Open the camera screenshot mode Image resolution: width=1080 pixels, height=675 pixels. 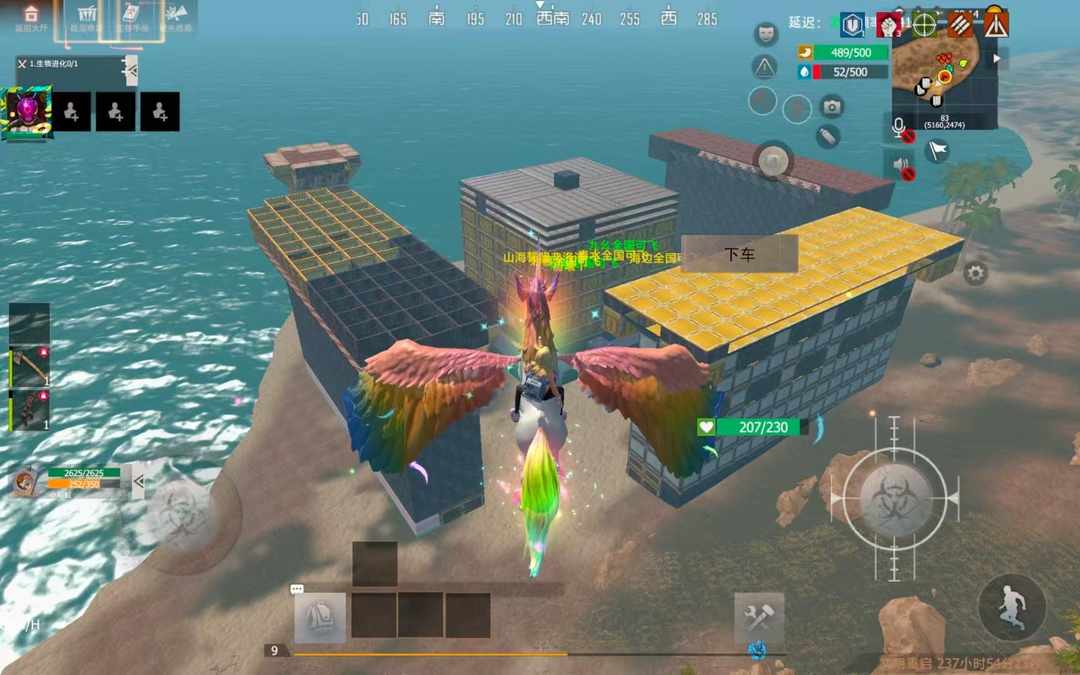click(831, 106)
